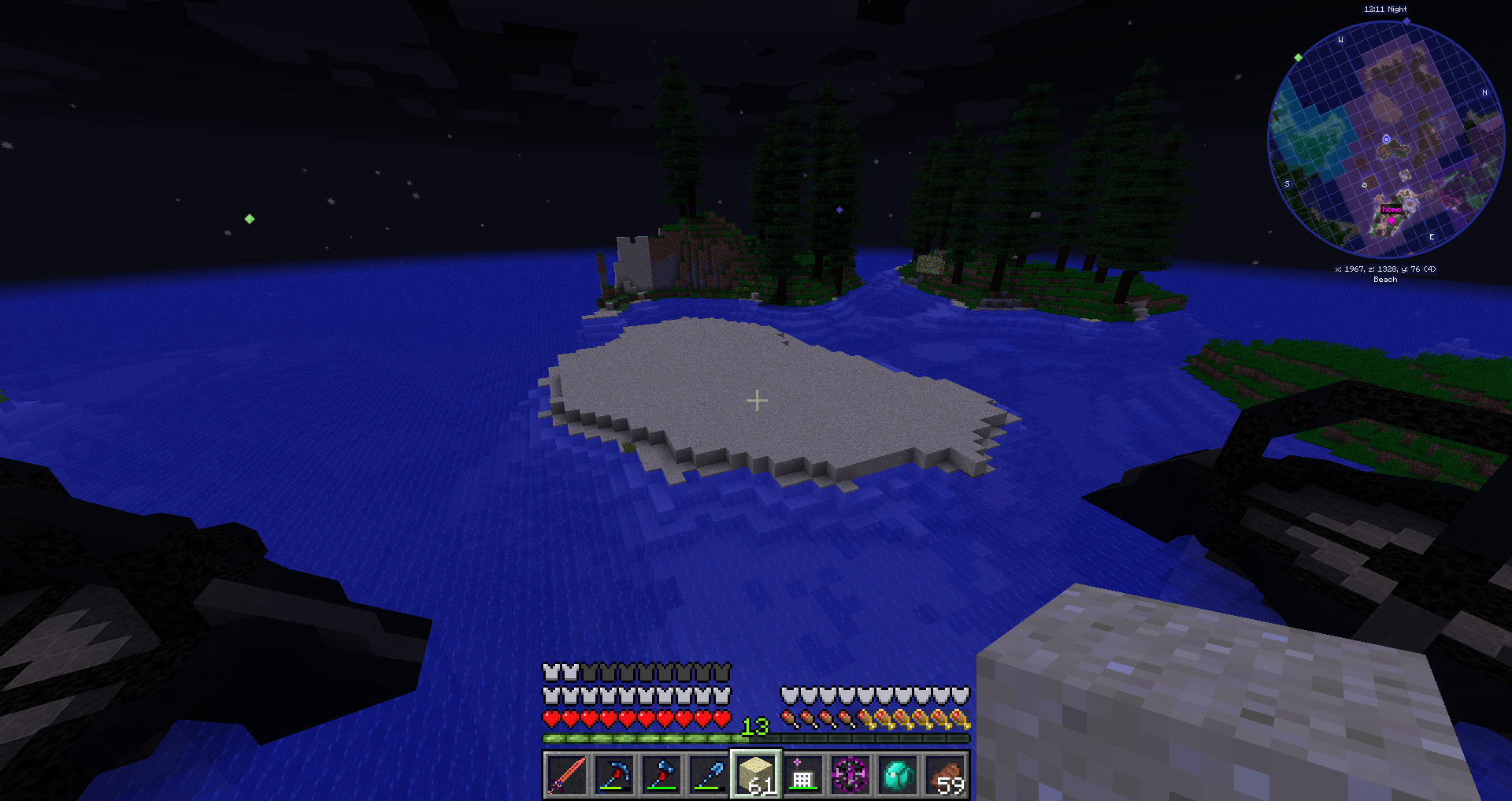This screenshot has width=1512, height=801.
Task: Select the purple circular orb item
Action: (850, 774)
